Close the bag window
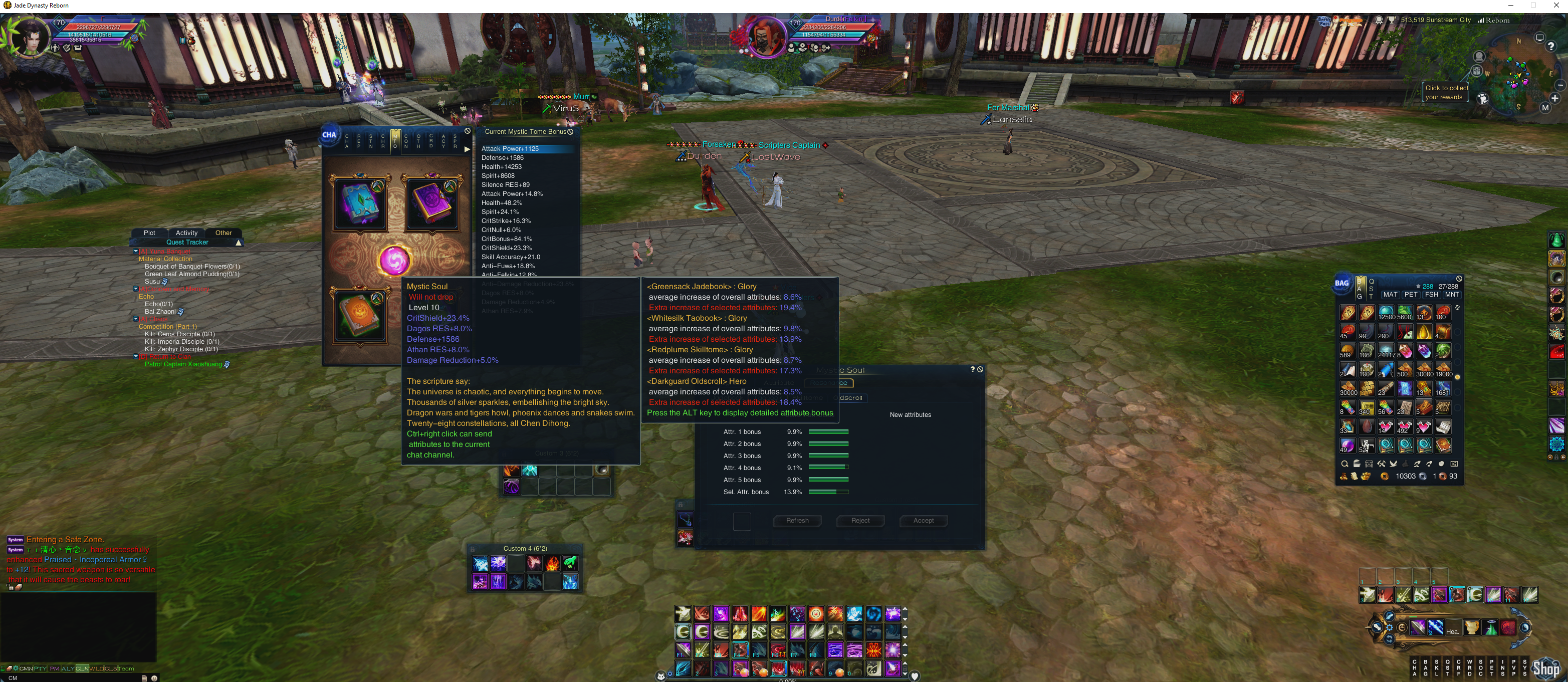The width and height of the screenshot is (1568, 682). point(1459,279)
